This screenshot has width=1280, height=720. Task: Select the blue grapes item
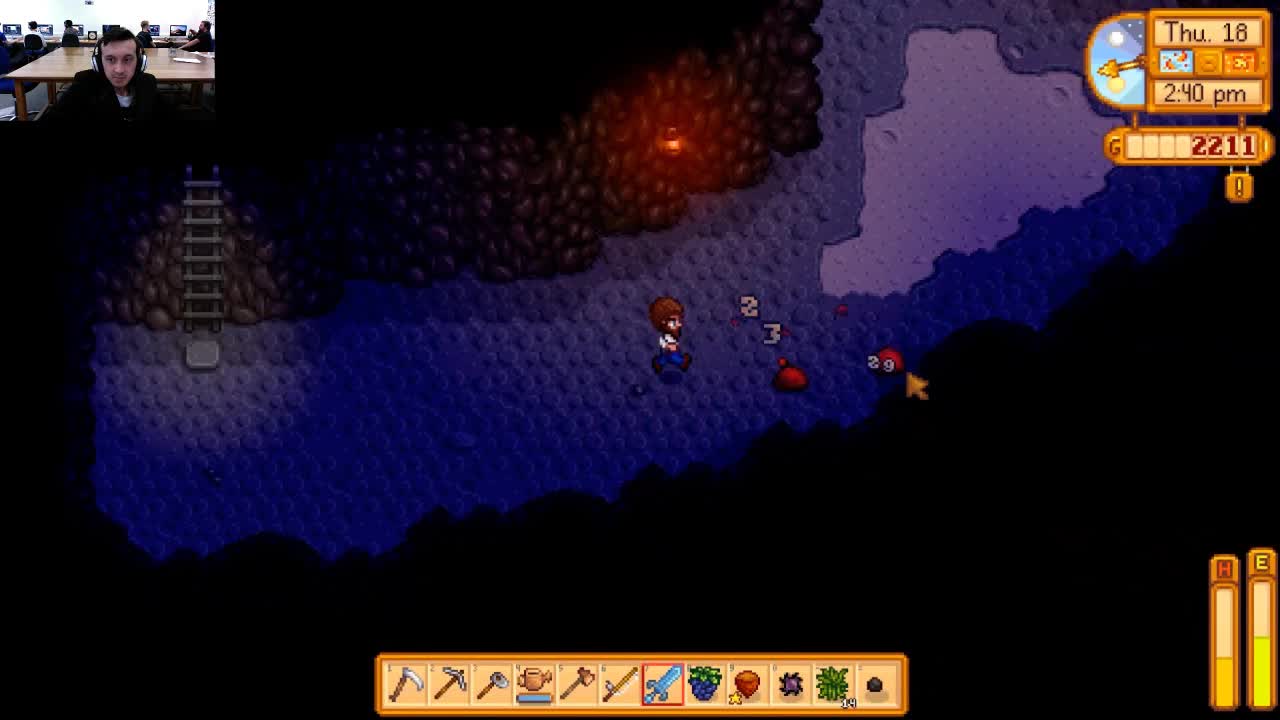pyautogui.click(x=705, y=684)
